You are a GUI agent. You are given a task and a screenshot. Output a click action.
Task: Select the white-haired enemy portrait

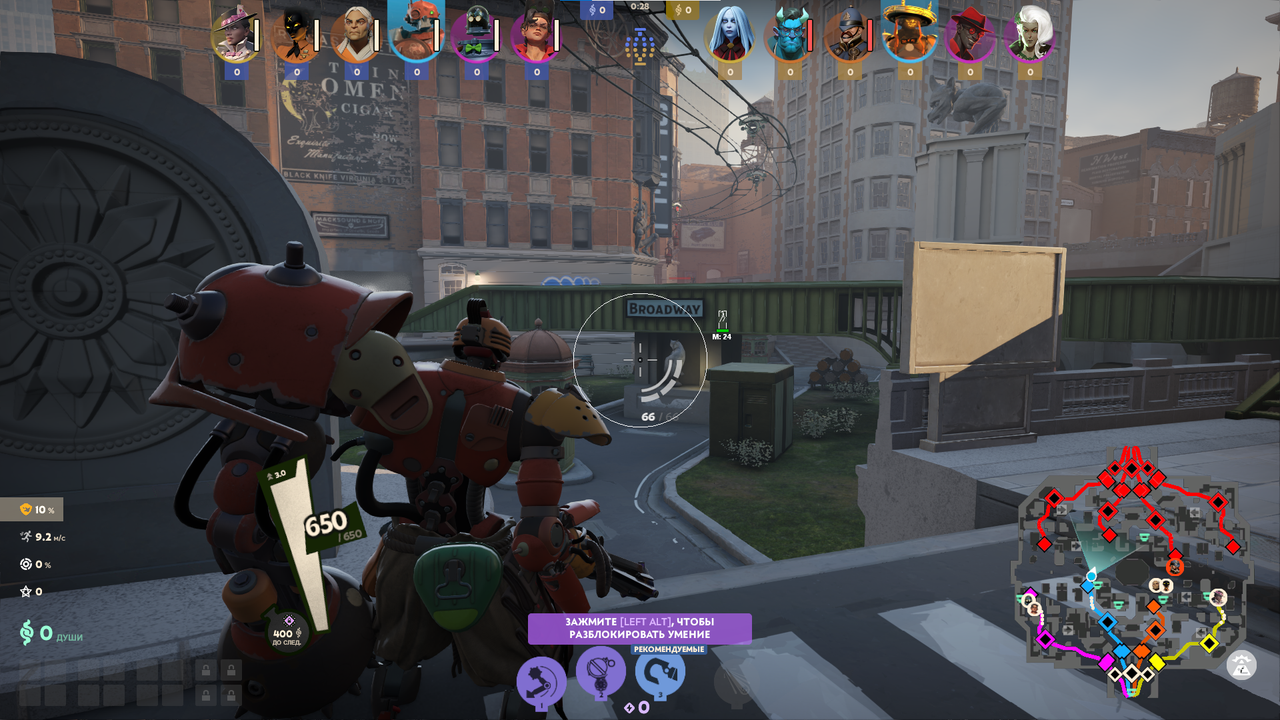pyautogui.click(x=1029, y=36)
